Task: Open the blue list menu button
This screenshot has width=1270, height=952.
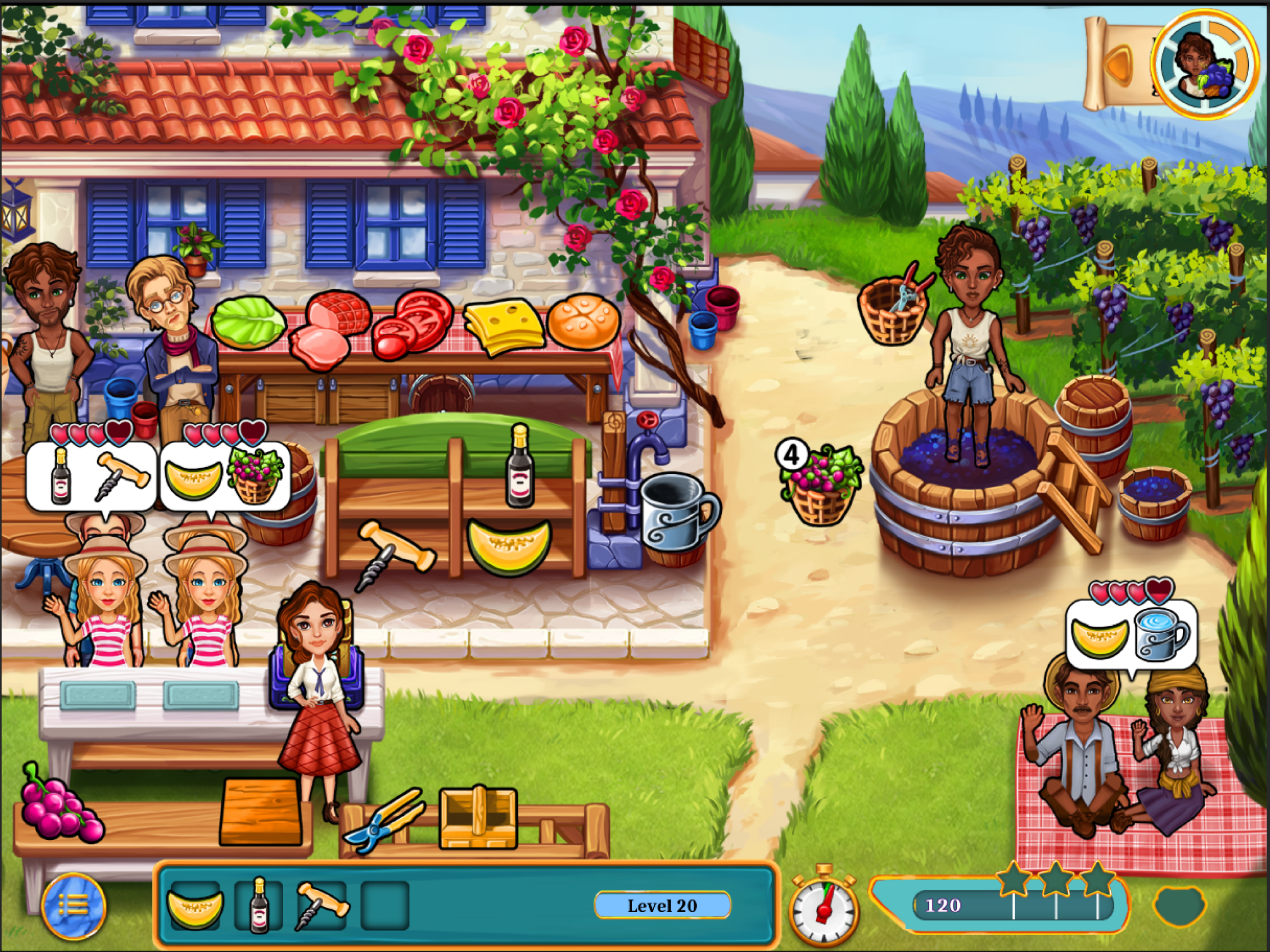Action: coord(73,906)
